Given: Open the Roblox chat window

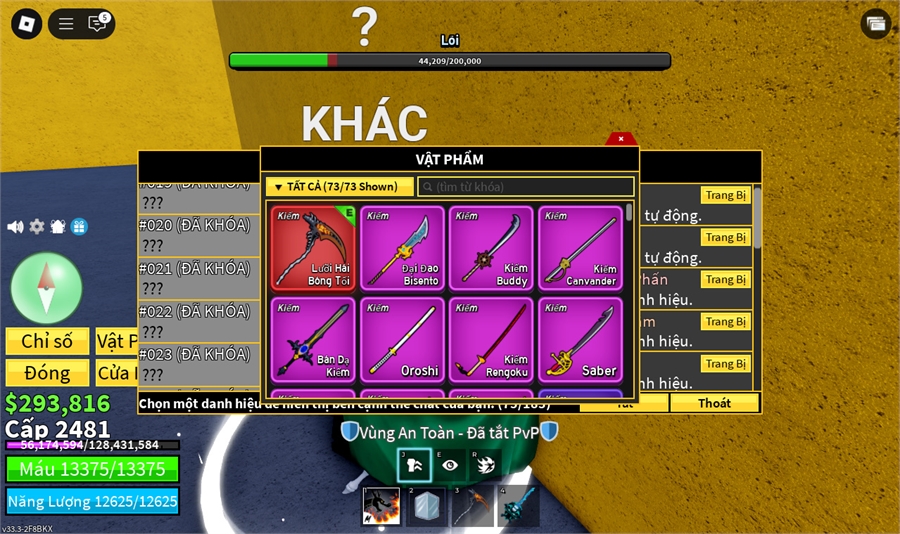Looking at the screenshot, I should 97,23.
